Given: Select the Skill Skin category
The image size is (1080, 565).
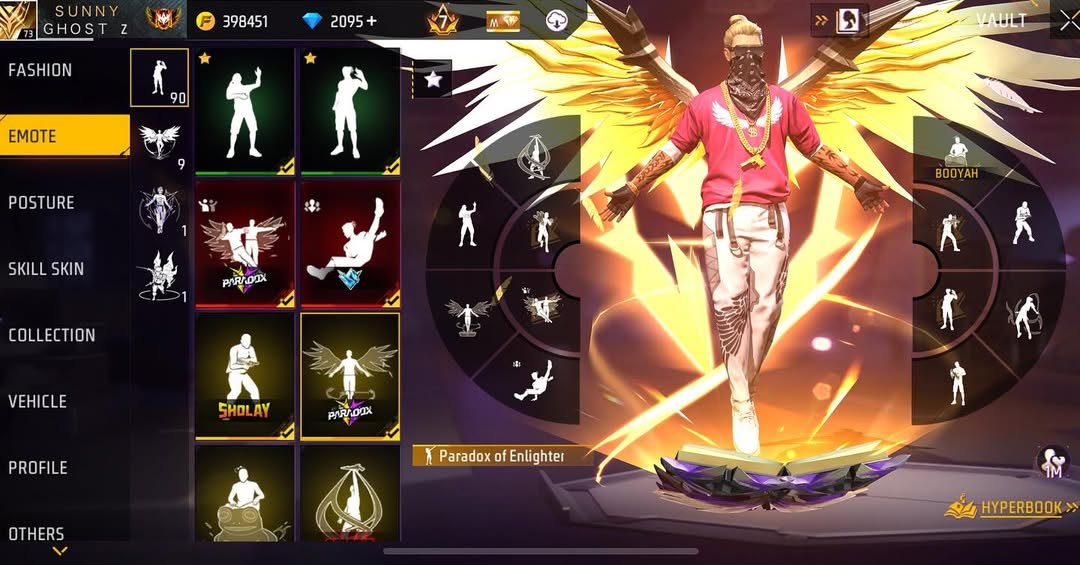Looking at the screenshot, I should click(x=46, y=269).
